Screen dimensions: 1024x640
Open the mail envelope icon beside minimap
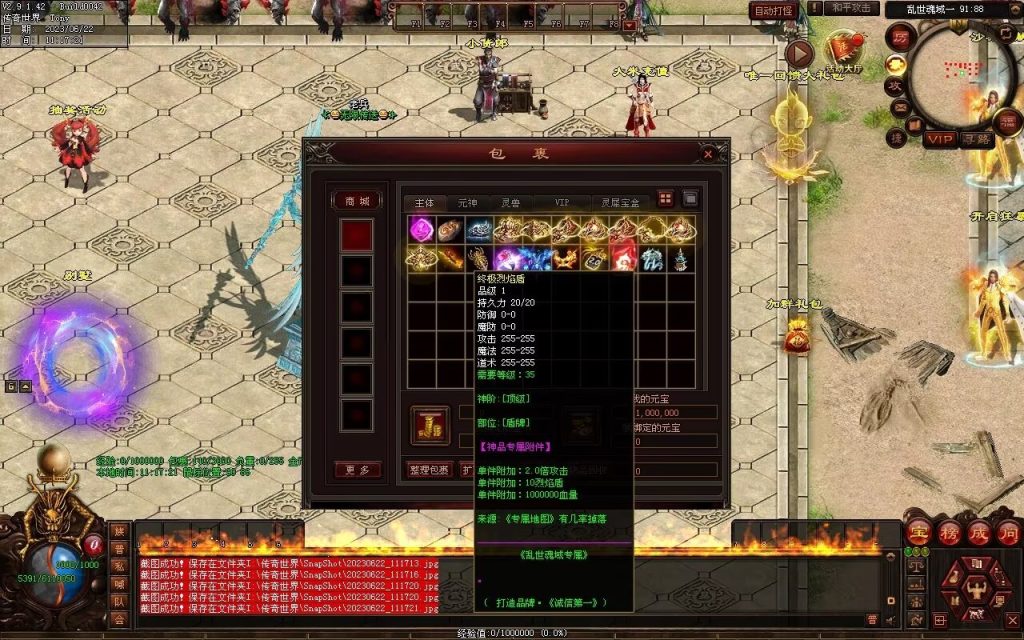(900, 107)
